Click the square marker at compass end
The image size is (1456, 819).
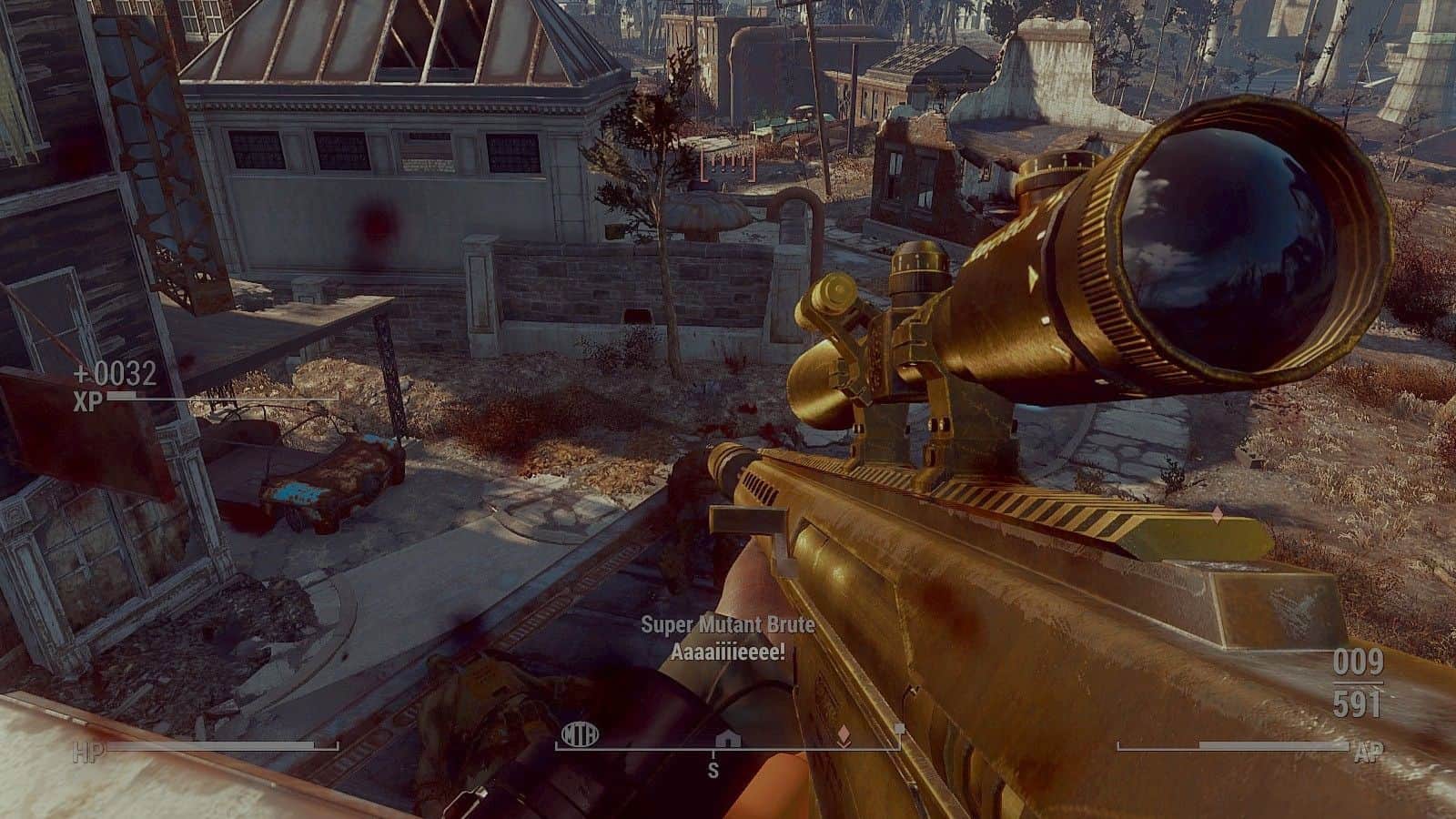pyautogui.click(x=899, y=729)
